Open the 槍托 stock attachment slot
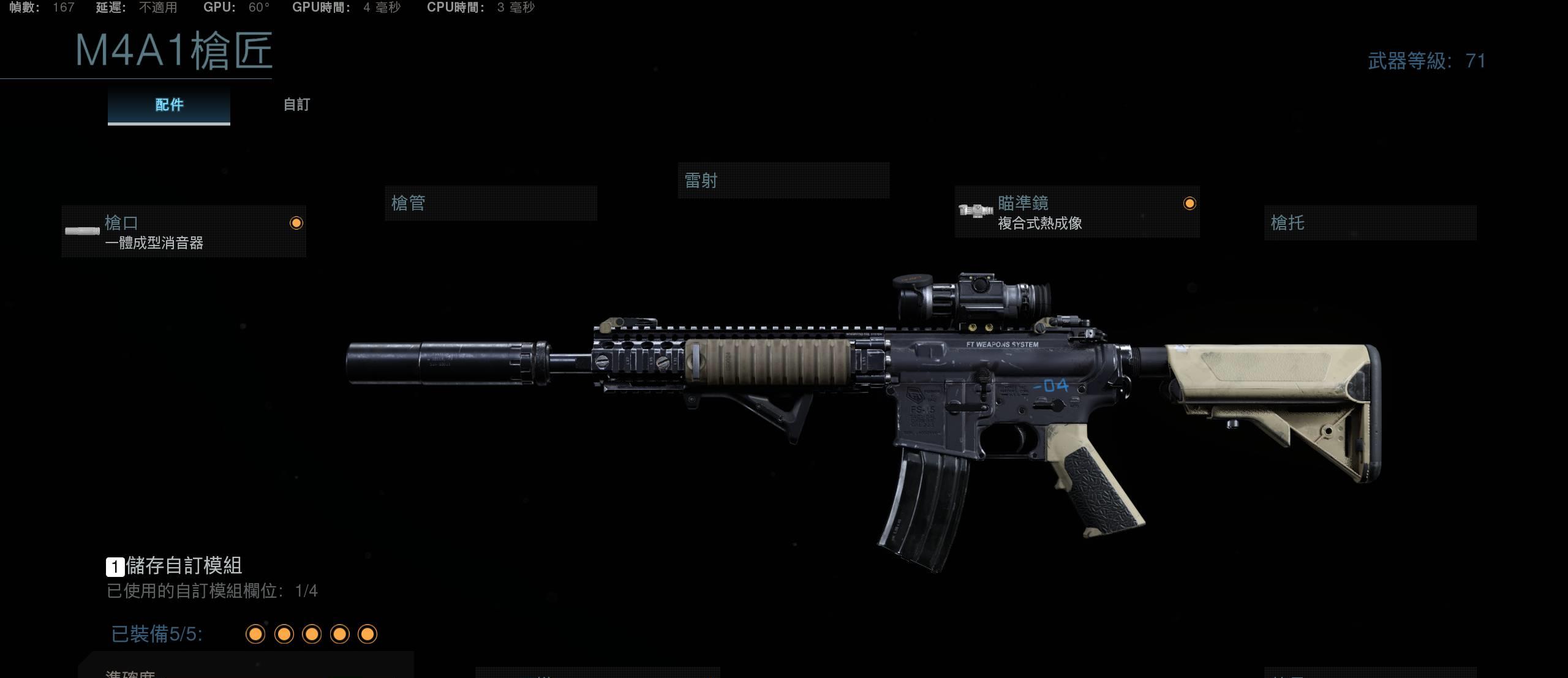This screenshot has width=1568, height=678. pos(1370,223)
